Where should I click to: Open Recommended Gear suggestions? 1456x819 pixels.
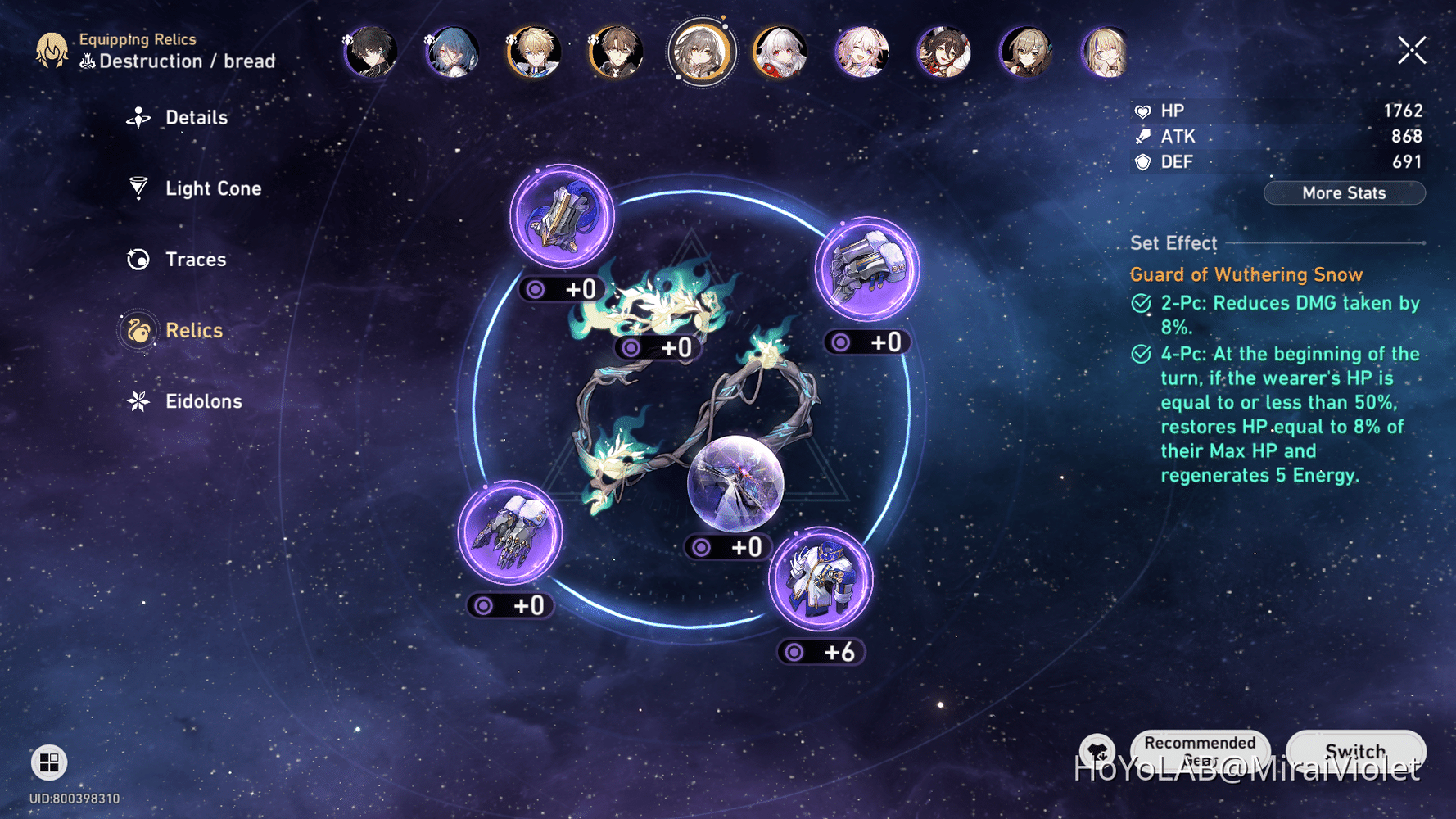click(x=1200, y=749)
